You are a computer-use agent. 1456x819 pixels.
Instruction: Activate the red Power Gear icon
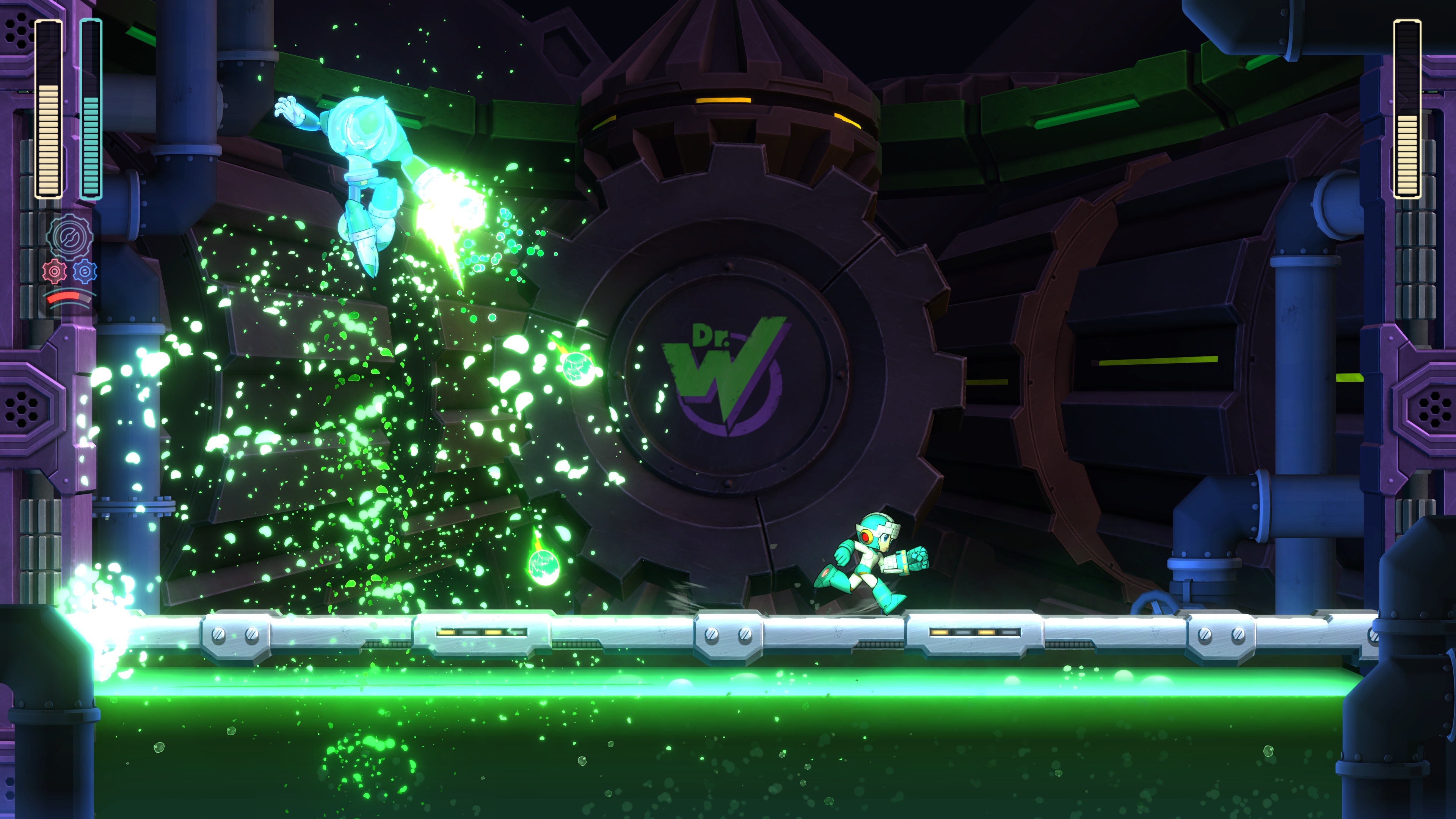[x=54, y=272]
